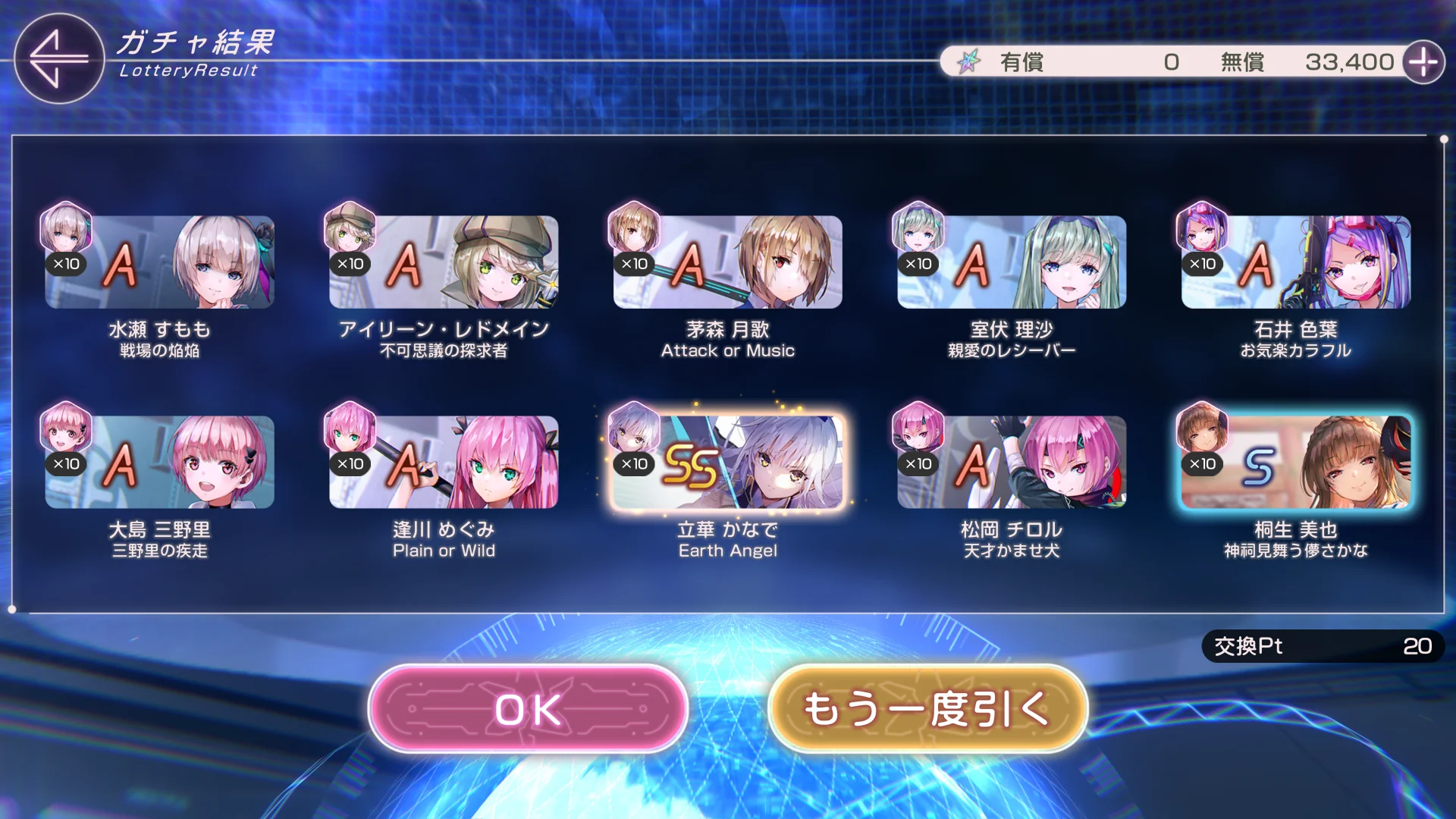Confirm results with the OK button
1456x819 pixels.
528,709
